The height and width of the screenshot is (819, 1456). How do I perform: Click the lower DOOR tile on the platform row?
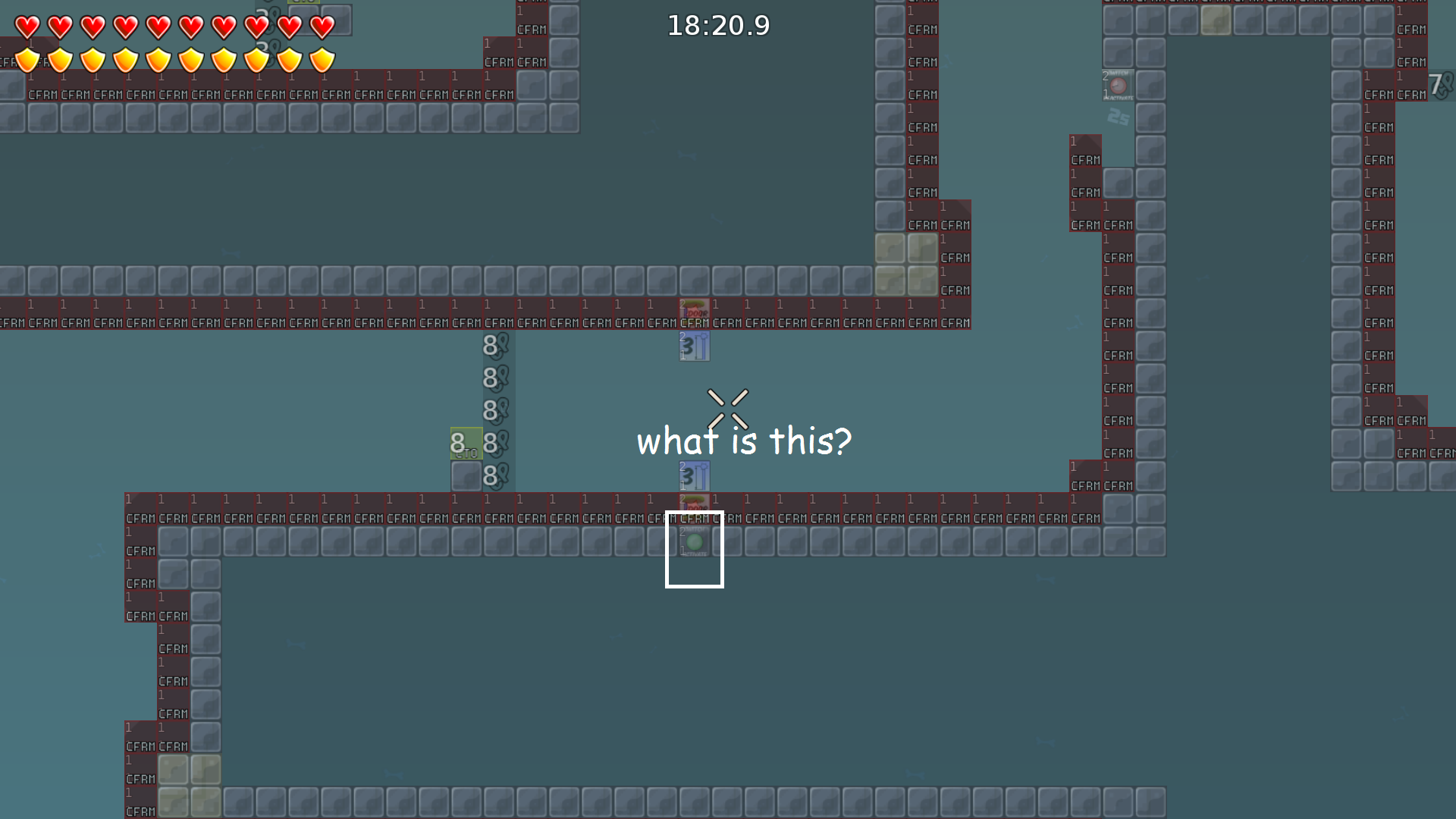point(694,503)
